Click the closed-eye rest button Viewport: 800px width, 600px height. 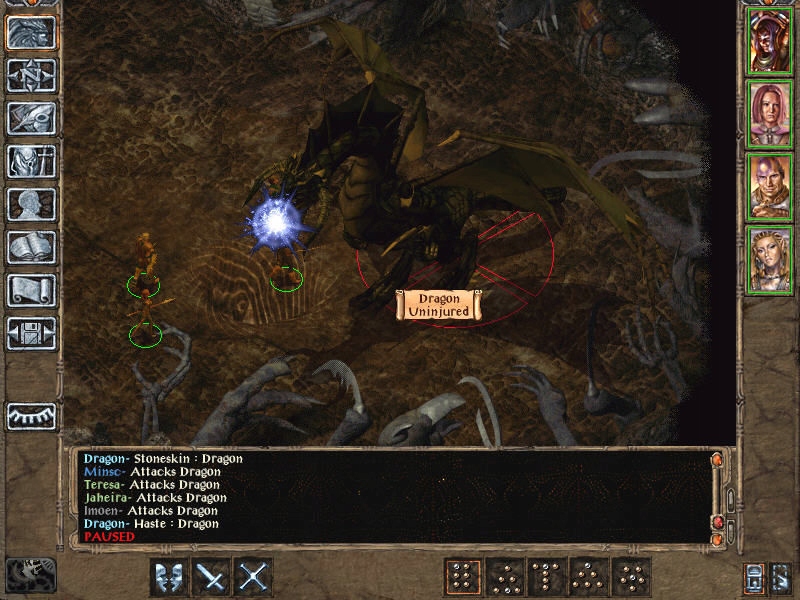(x=32, y=414)
